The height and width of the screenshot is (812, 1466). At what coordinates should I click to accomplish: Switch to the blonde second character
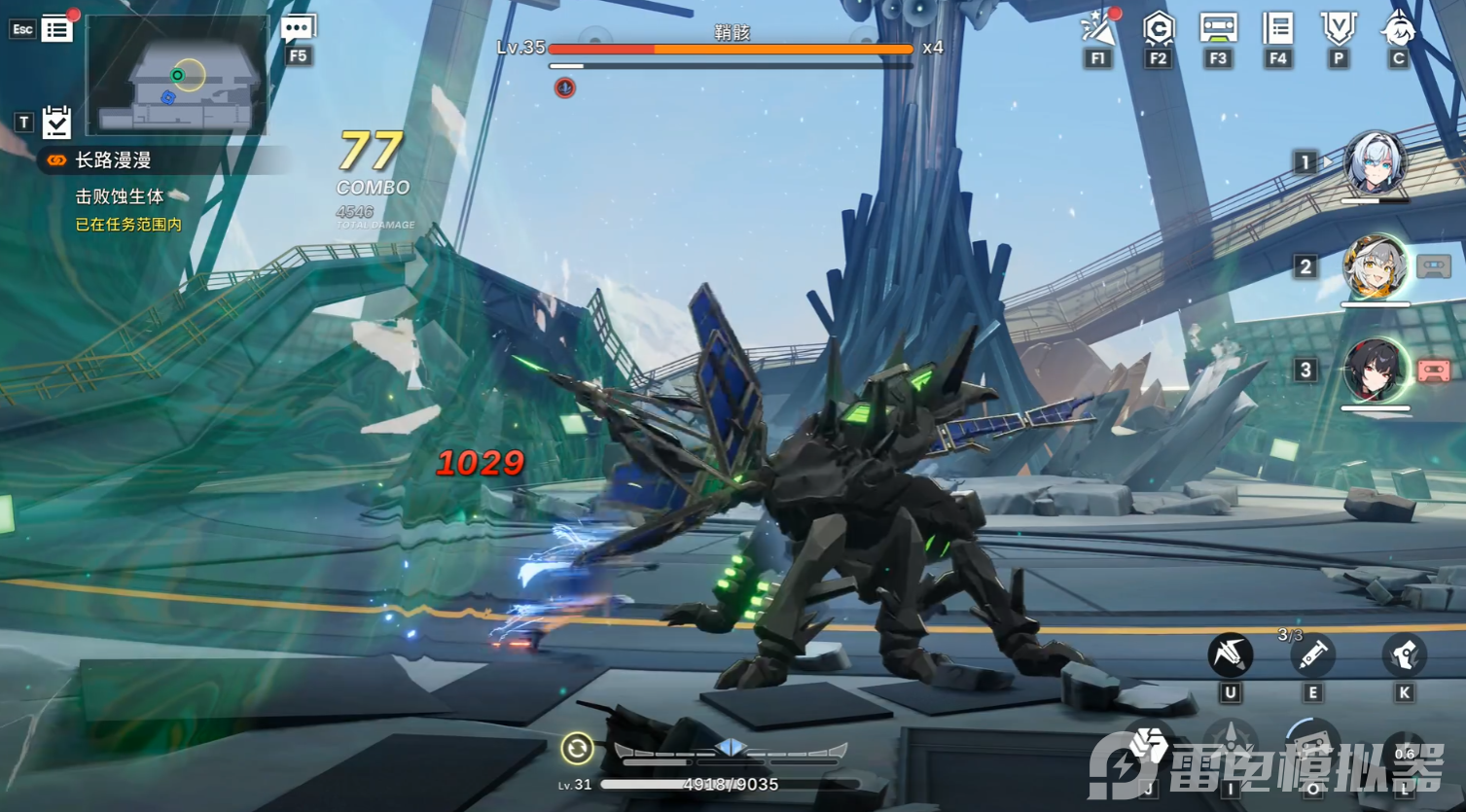tap(1375, 267)
